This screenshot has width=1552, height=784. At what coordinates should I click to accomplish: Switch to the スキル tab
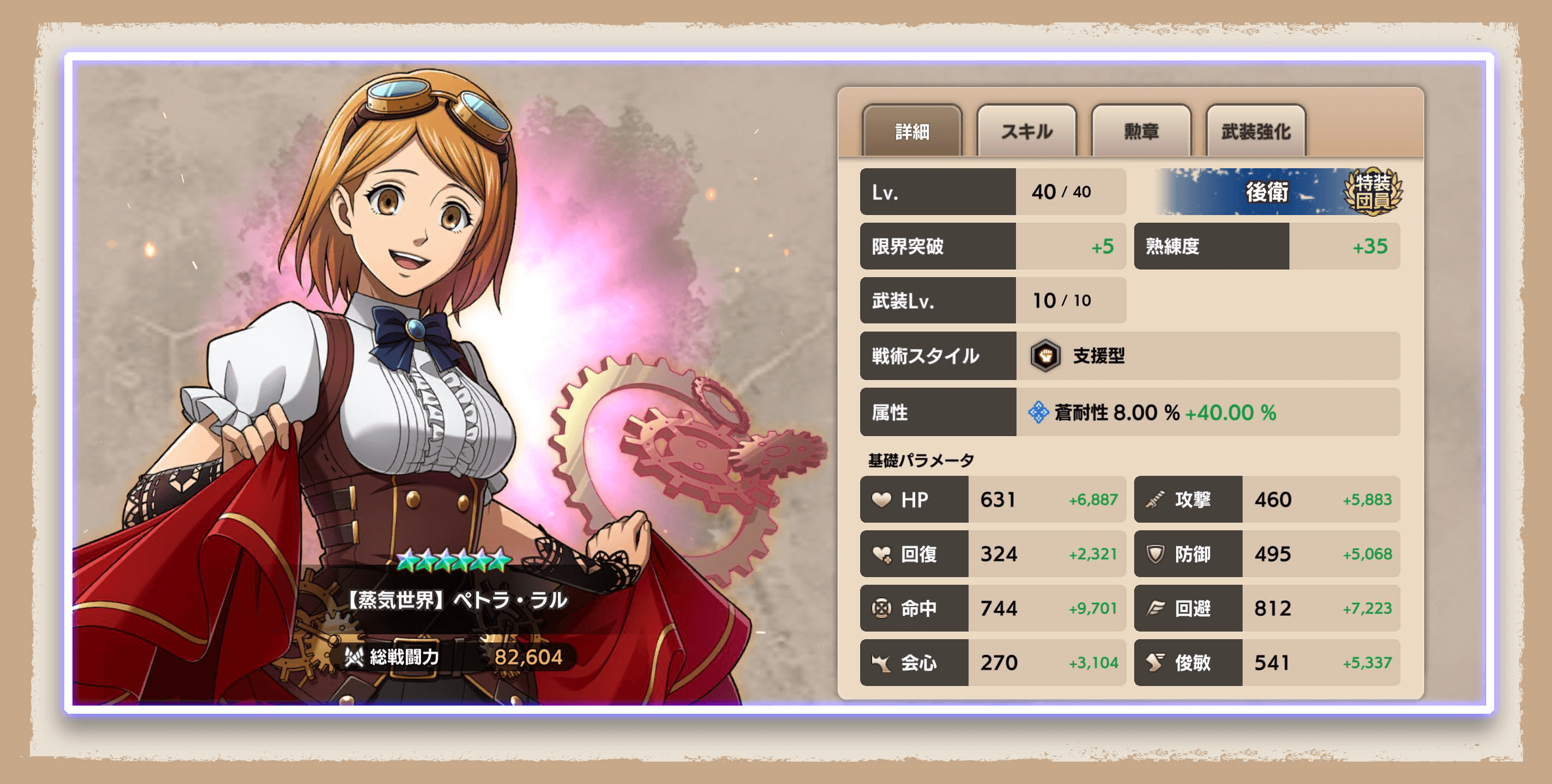point(1025,131)
